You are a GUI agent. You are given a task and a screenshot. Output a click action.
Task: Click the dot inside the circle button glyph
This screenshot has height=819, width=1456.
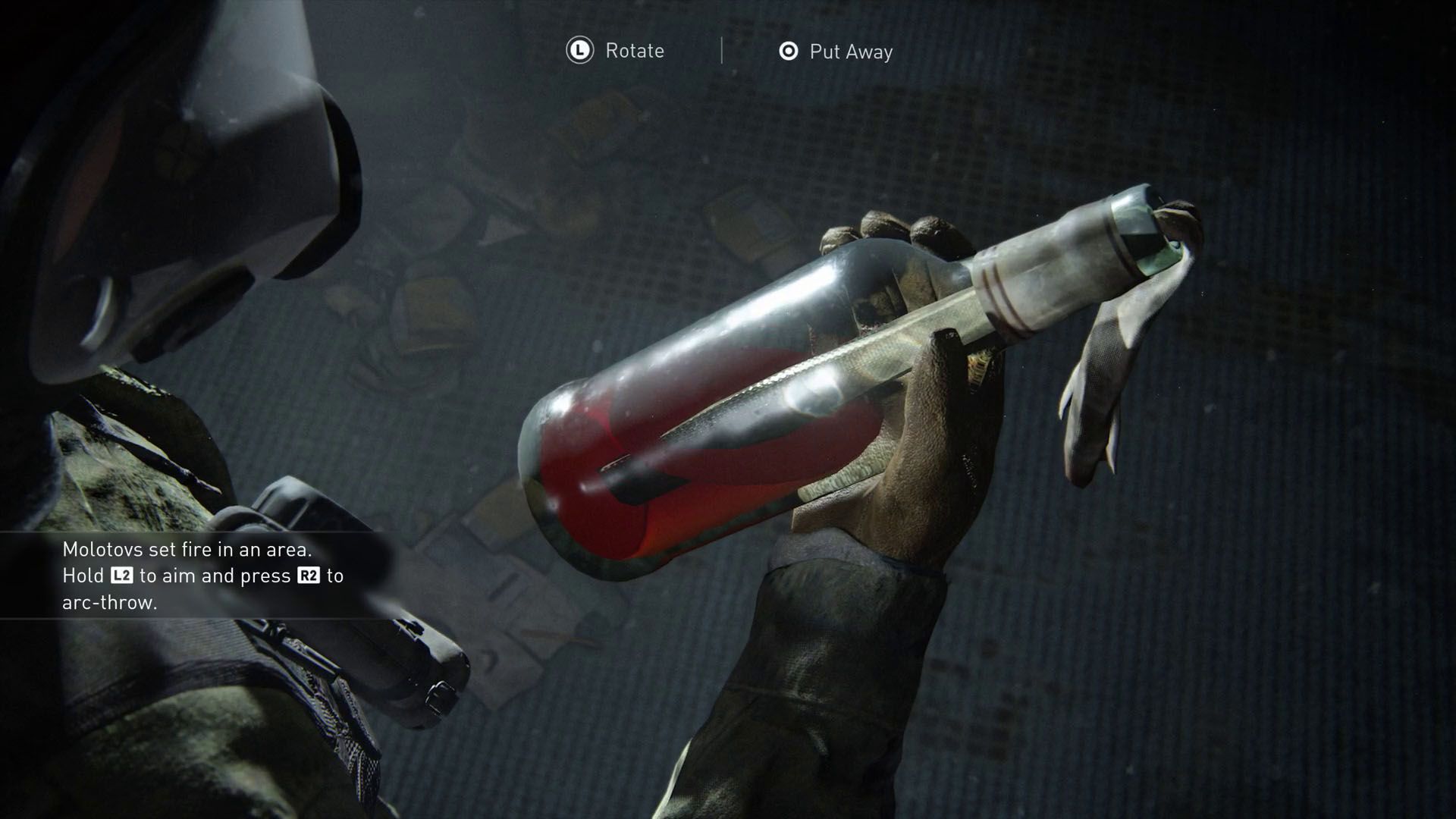click(789, 51)
